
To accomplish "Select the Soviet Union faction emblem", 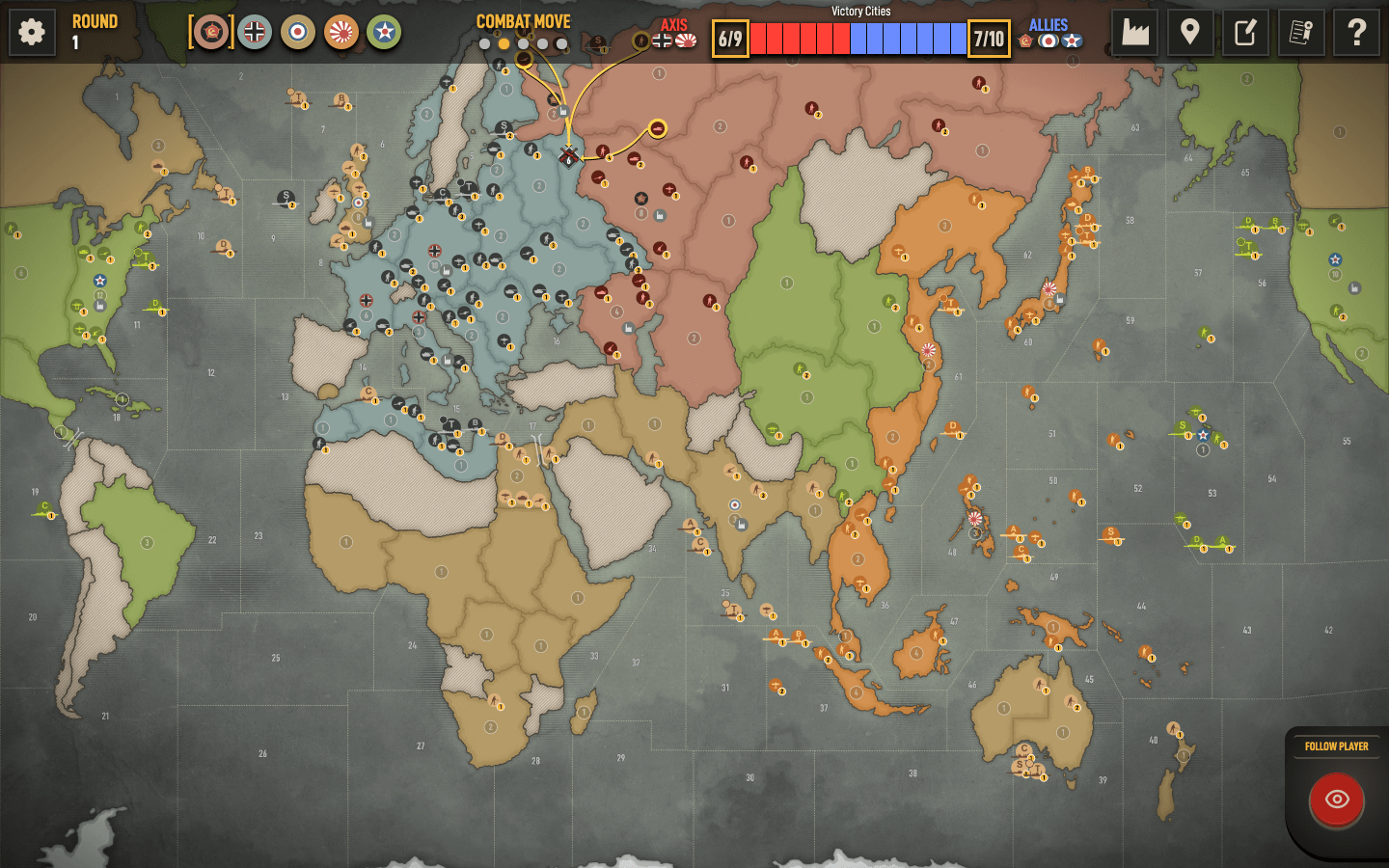I will (211, 33).
